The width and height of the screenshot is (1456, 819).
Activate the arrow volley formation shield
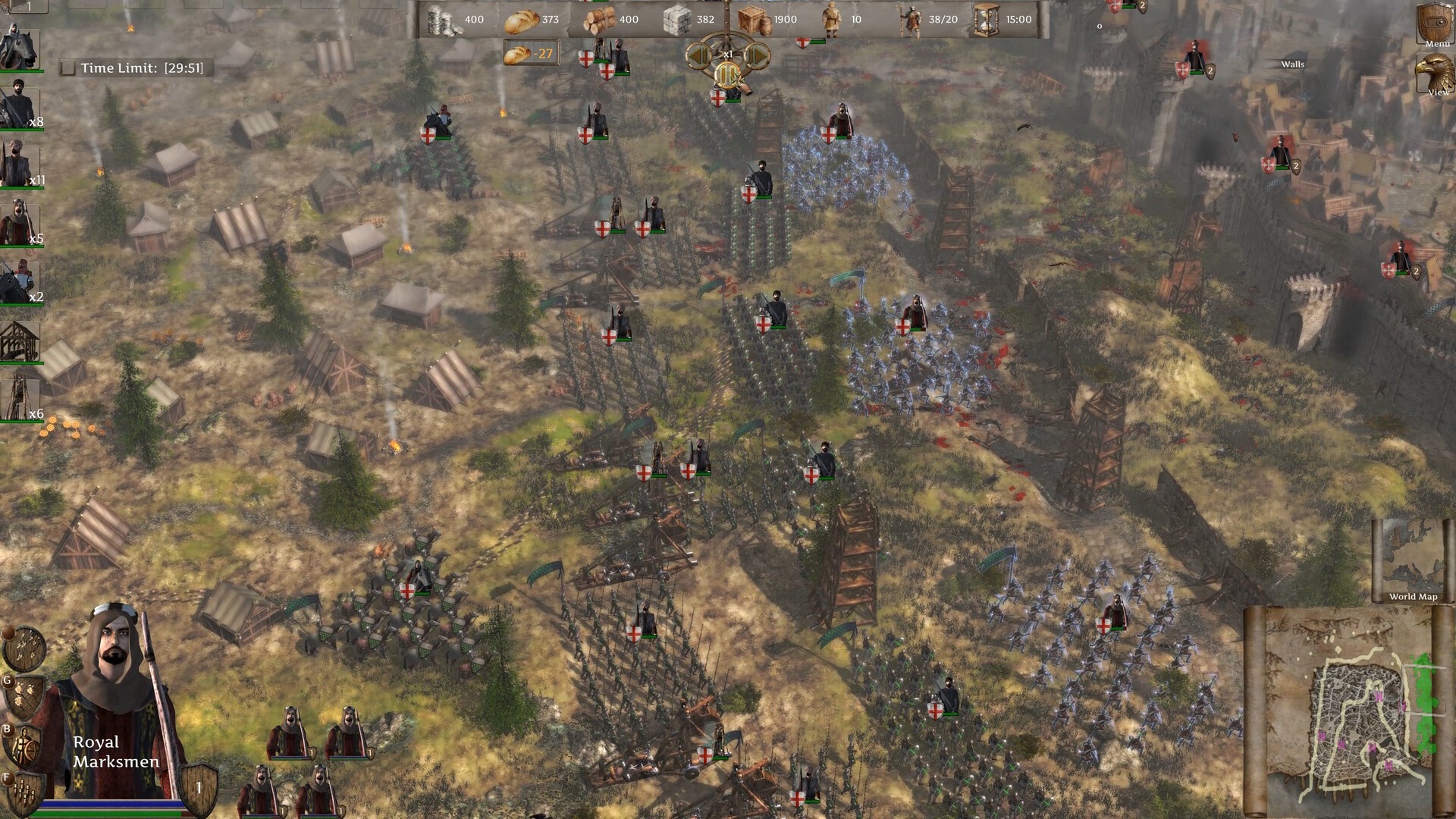click(x=25, y=648)
